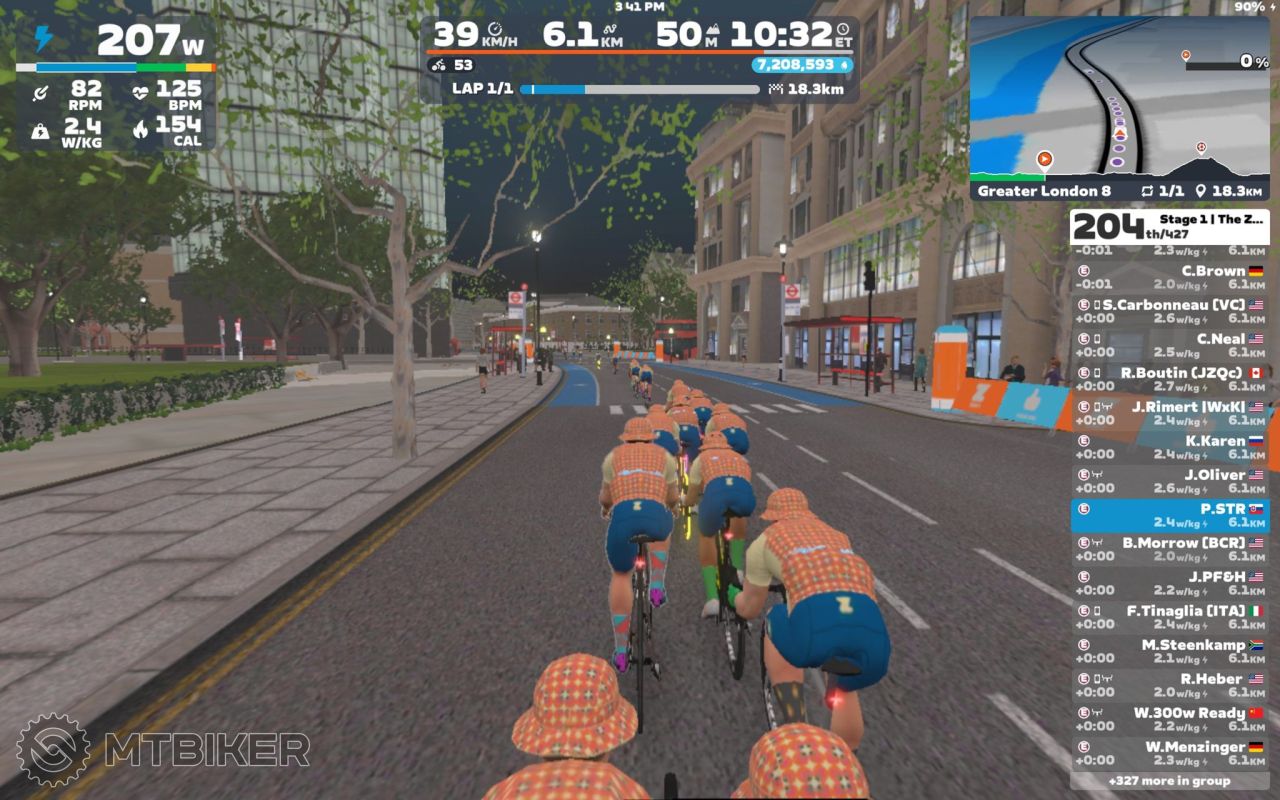Click the Greater London 8 route label
The height and width of the screenshot is (800, 1280).
pyautogui.click(x=1044, y=191)
